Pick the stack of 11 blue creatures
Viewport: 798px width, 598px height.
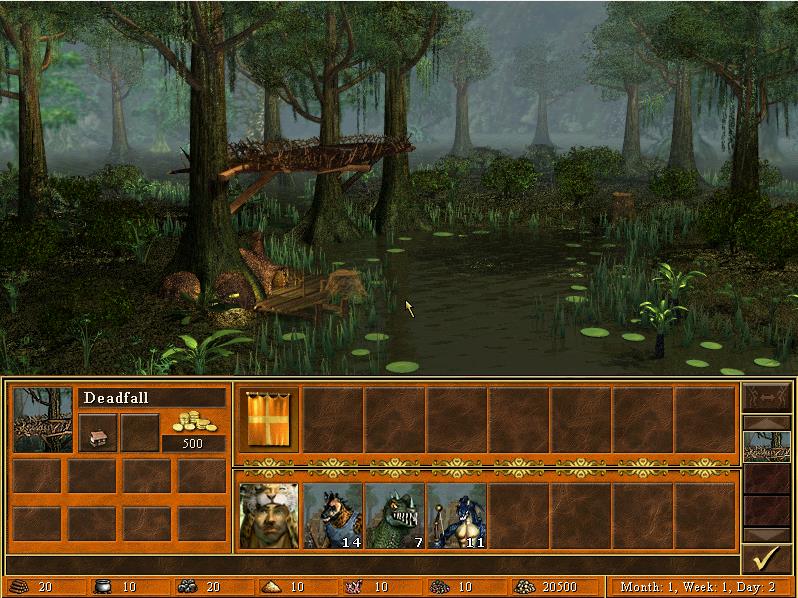pos(456,516)
